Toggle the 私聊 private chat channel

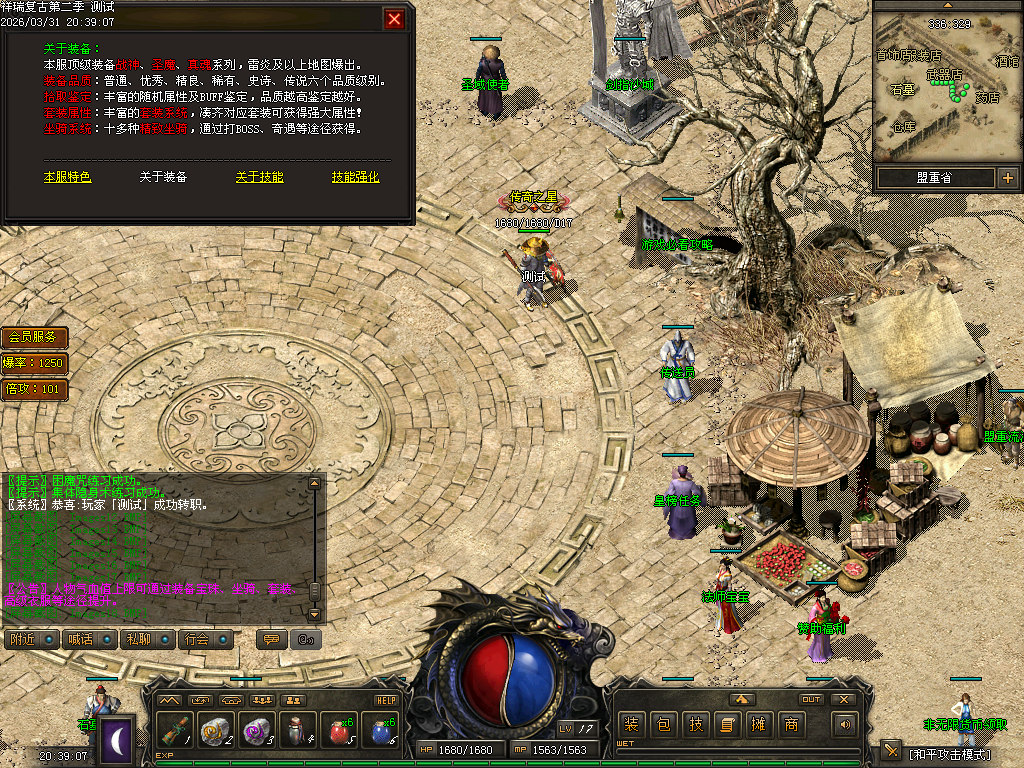tap(148, 639)
